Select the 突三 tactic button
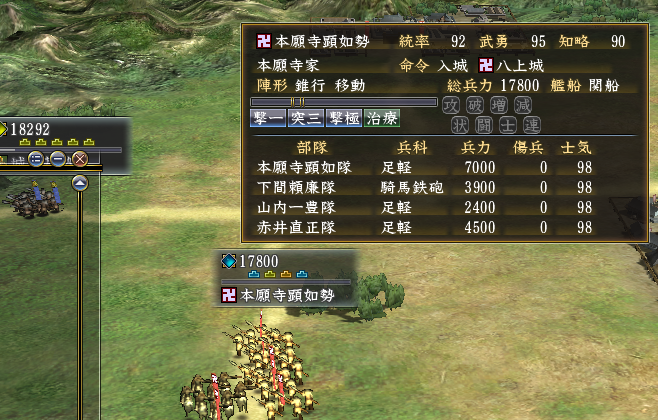Viewport: 658px width, 420px height. coord(306,119)
